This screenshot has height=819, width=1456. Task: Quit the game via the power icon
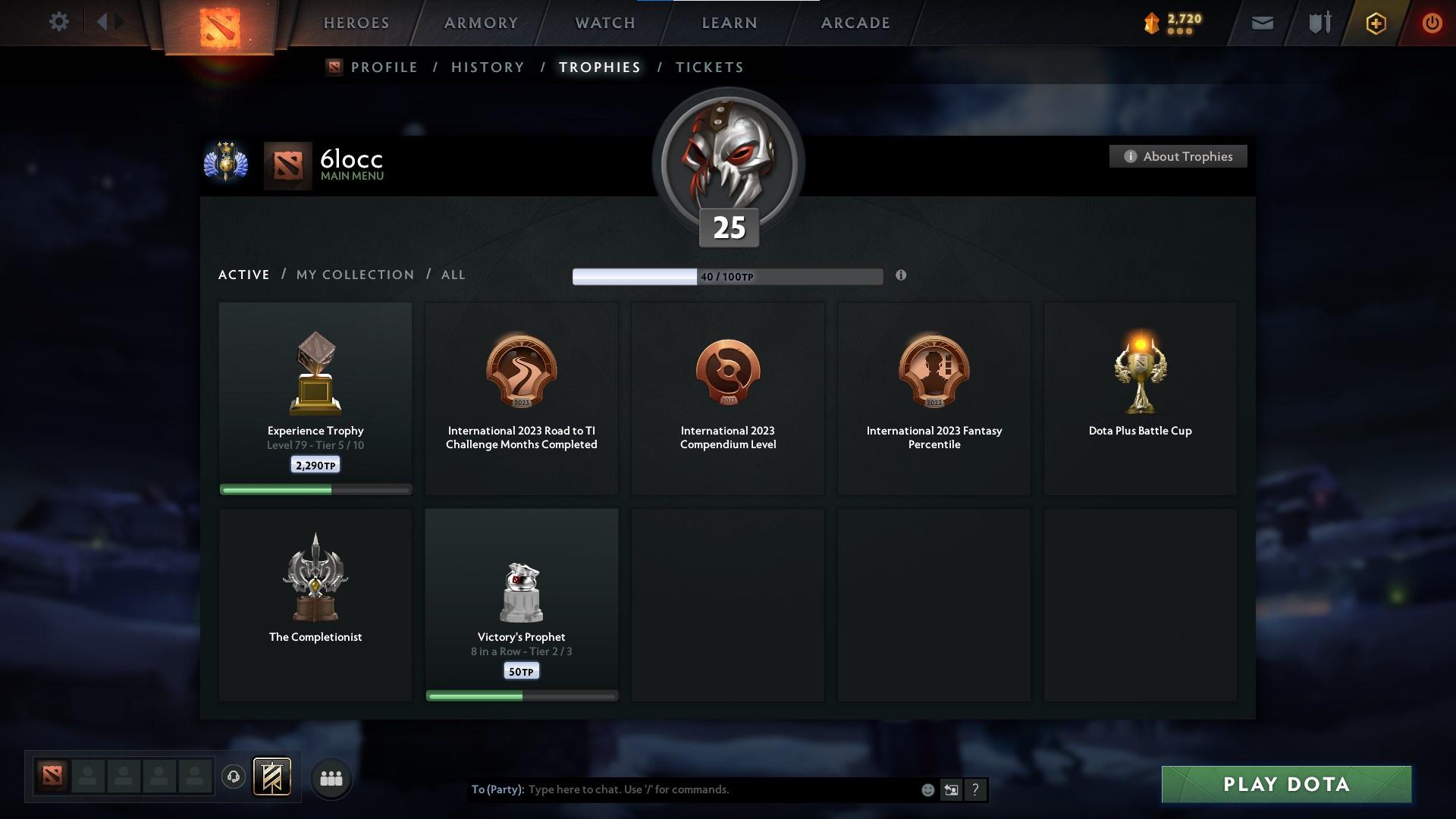tap(1432, 22)
